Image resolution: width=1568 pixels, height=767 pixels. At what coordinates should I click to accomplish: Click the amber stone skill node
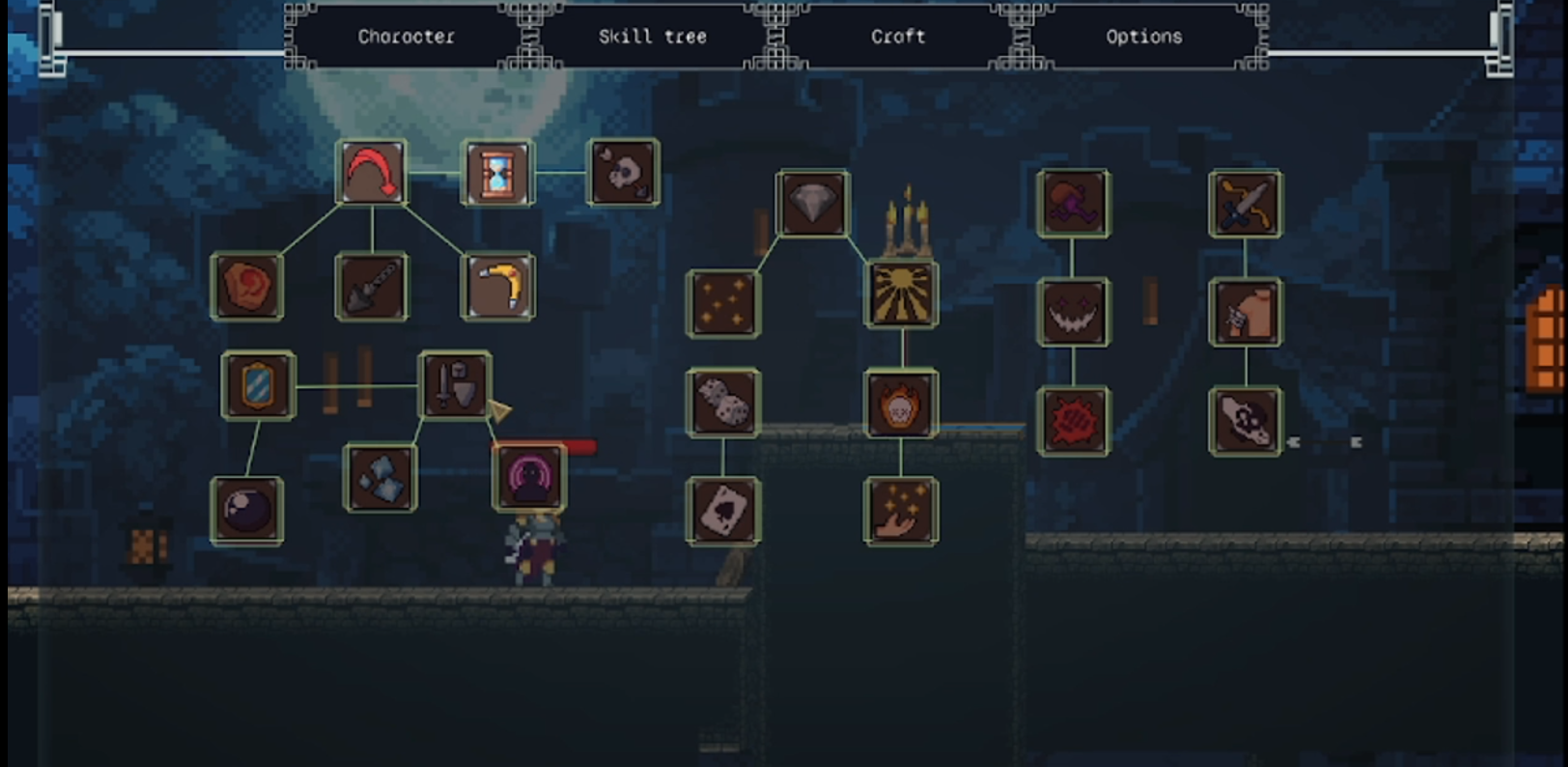point(248,287)
